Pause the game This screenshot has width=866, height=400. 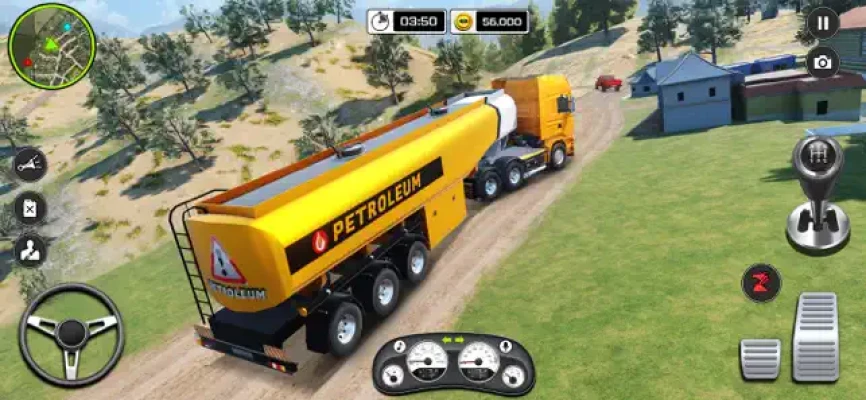(x=822, y=21)
